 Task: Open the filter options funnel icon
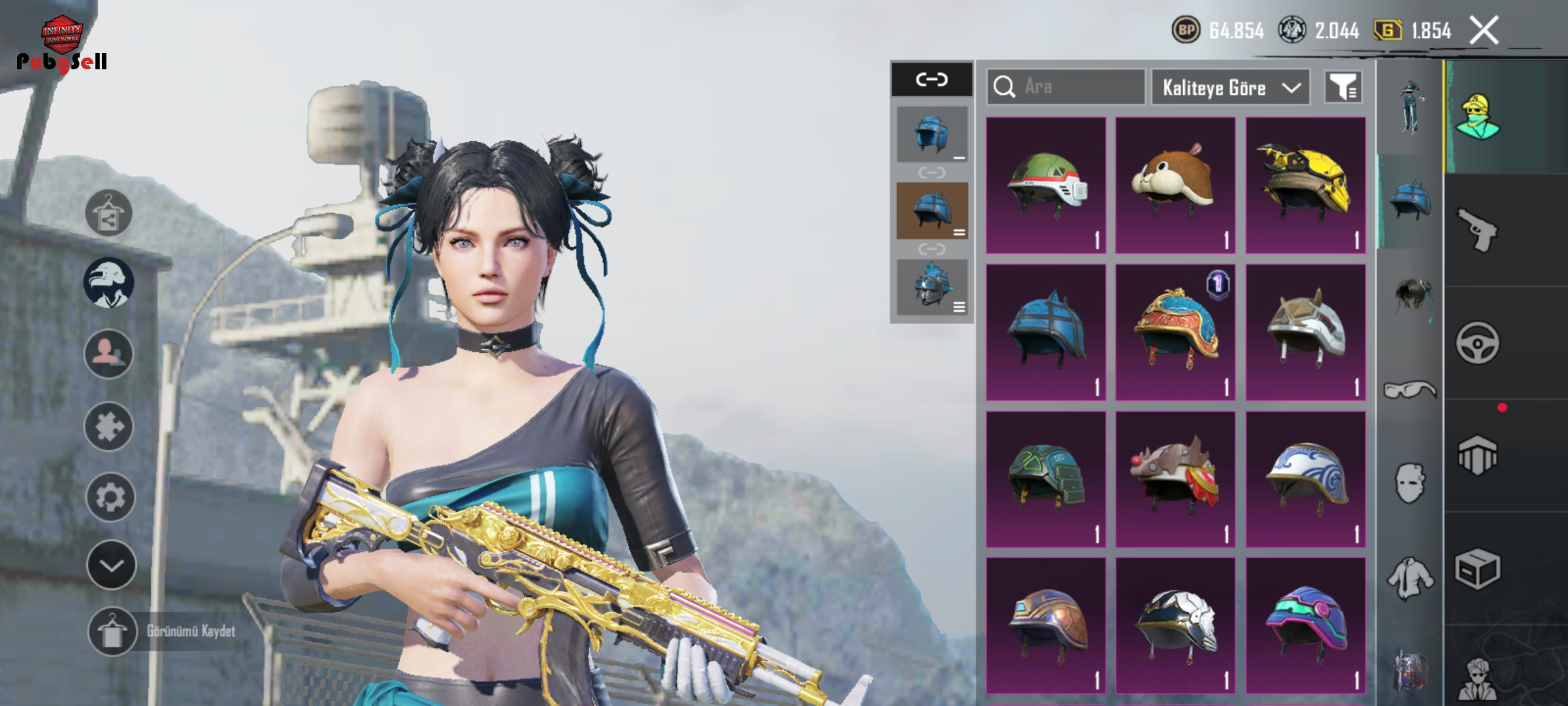1343,87
